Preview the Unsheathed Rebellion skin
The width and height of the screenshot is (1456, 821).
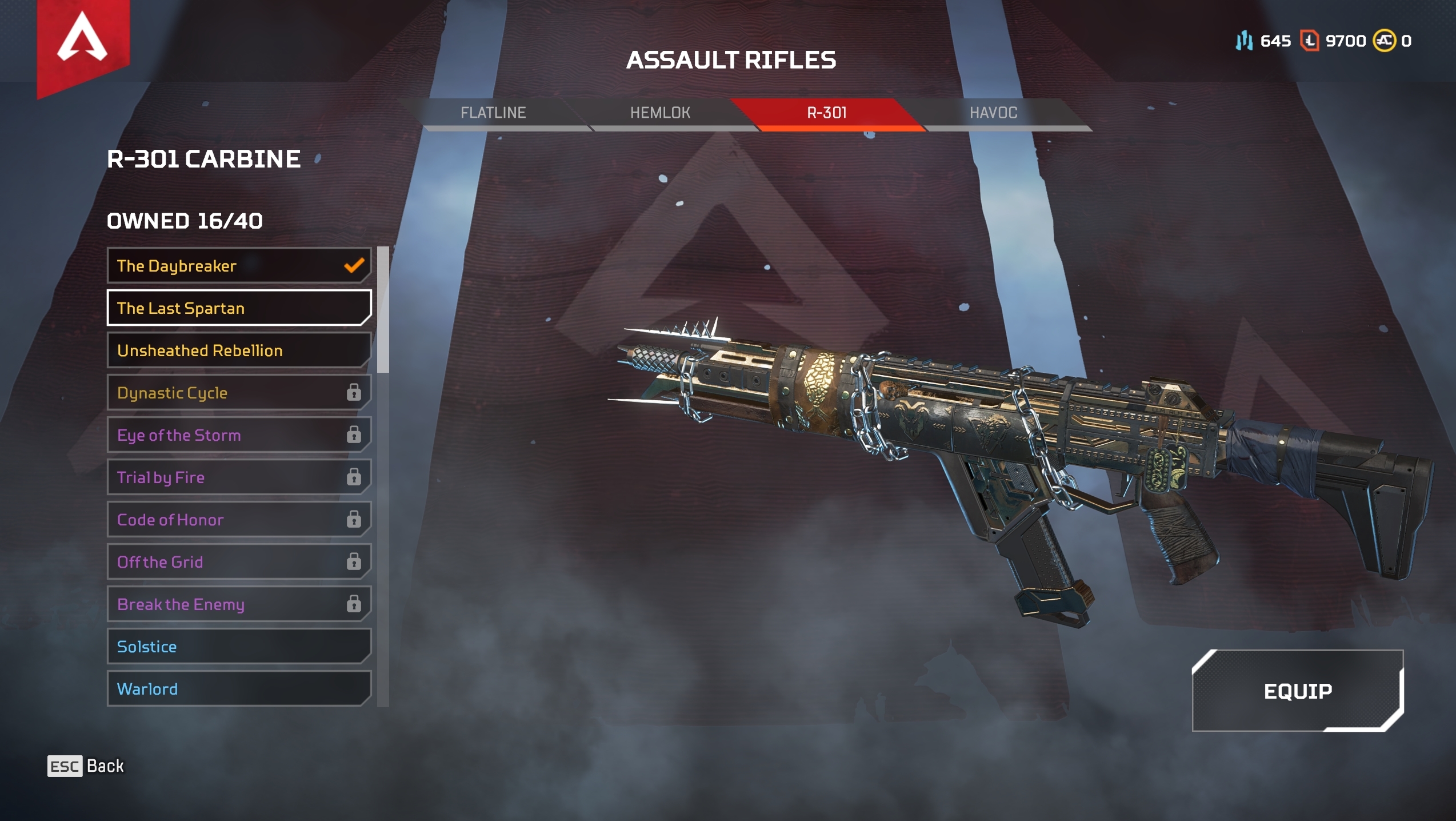click(x=239, y=350)
